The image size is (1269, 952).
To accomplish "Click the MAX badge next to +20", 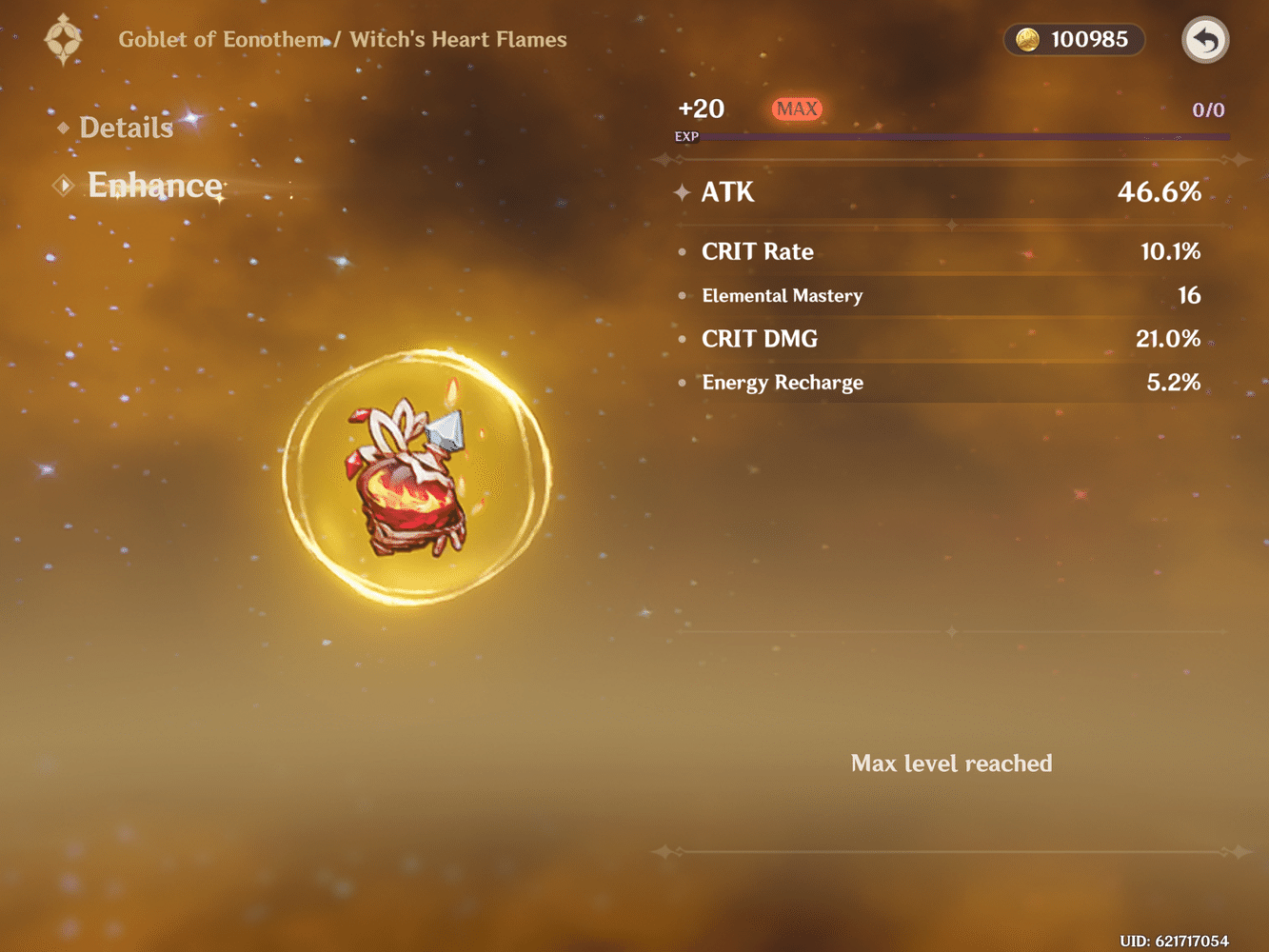I will click(x=798, y=109).
